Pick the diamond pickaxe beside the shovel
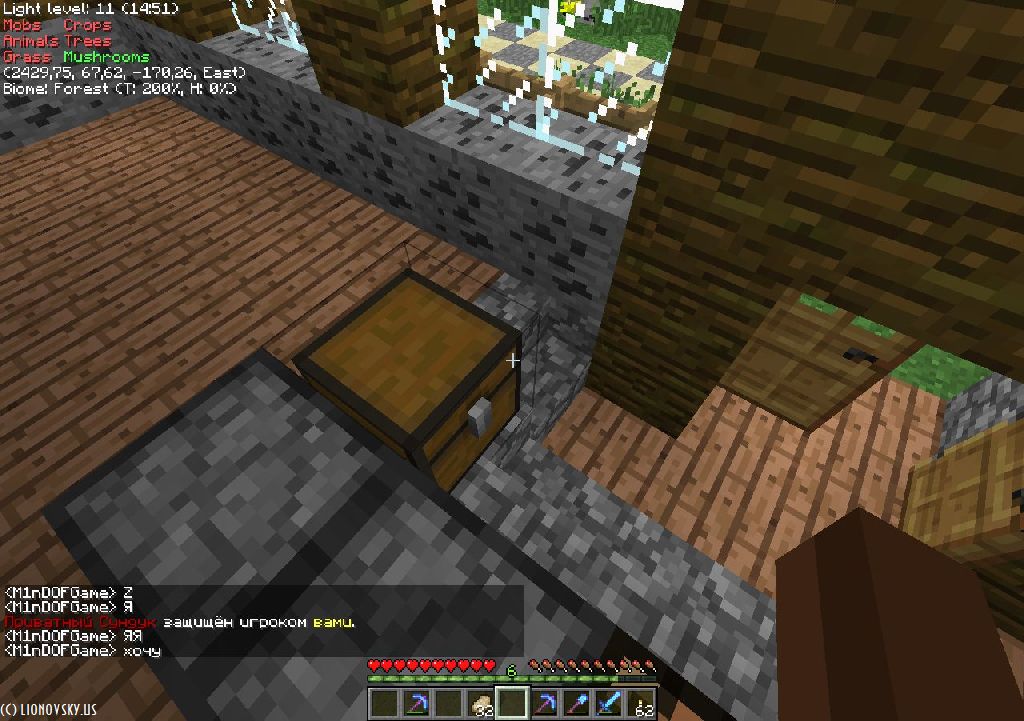This screenshot has width=1024, height=721. [x=545, y=703]
